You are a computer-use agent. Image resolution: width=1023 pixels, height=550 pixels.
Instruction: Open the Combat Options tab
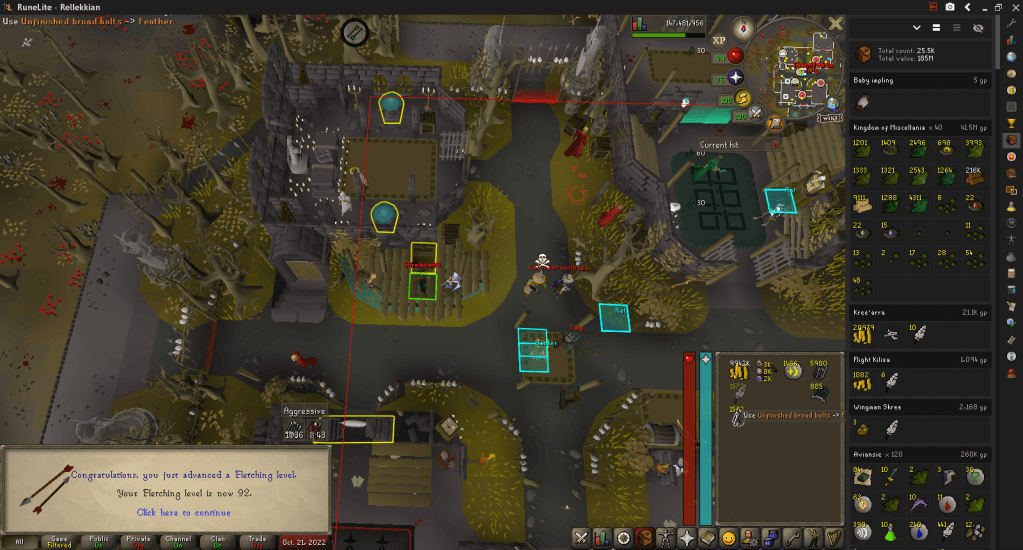coord(581,537)
